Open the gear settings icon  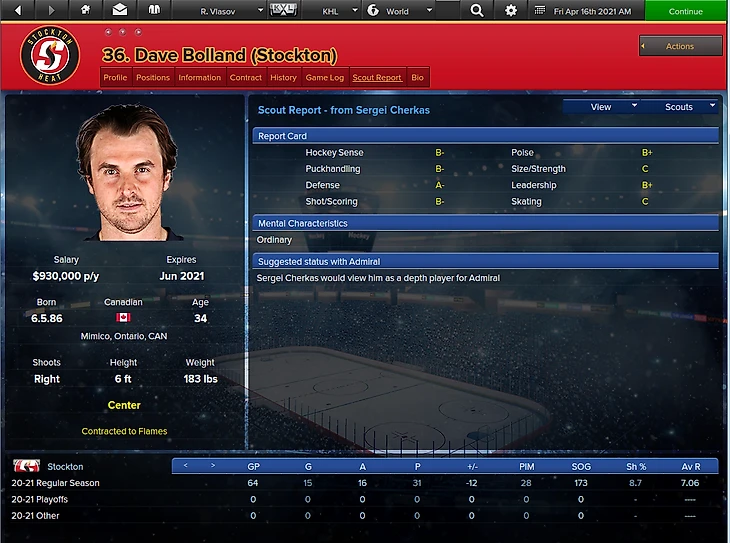pyautogui.click(x=511, y=11)
